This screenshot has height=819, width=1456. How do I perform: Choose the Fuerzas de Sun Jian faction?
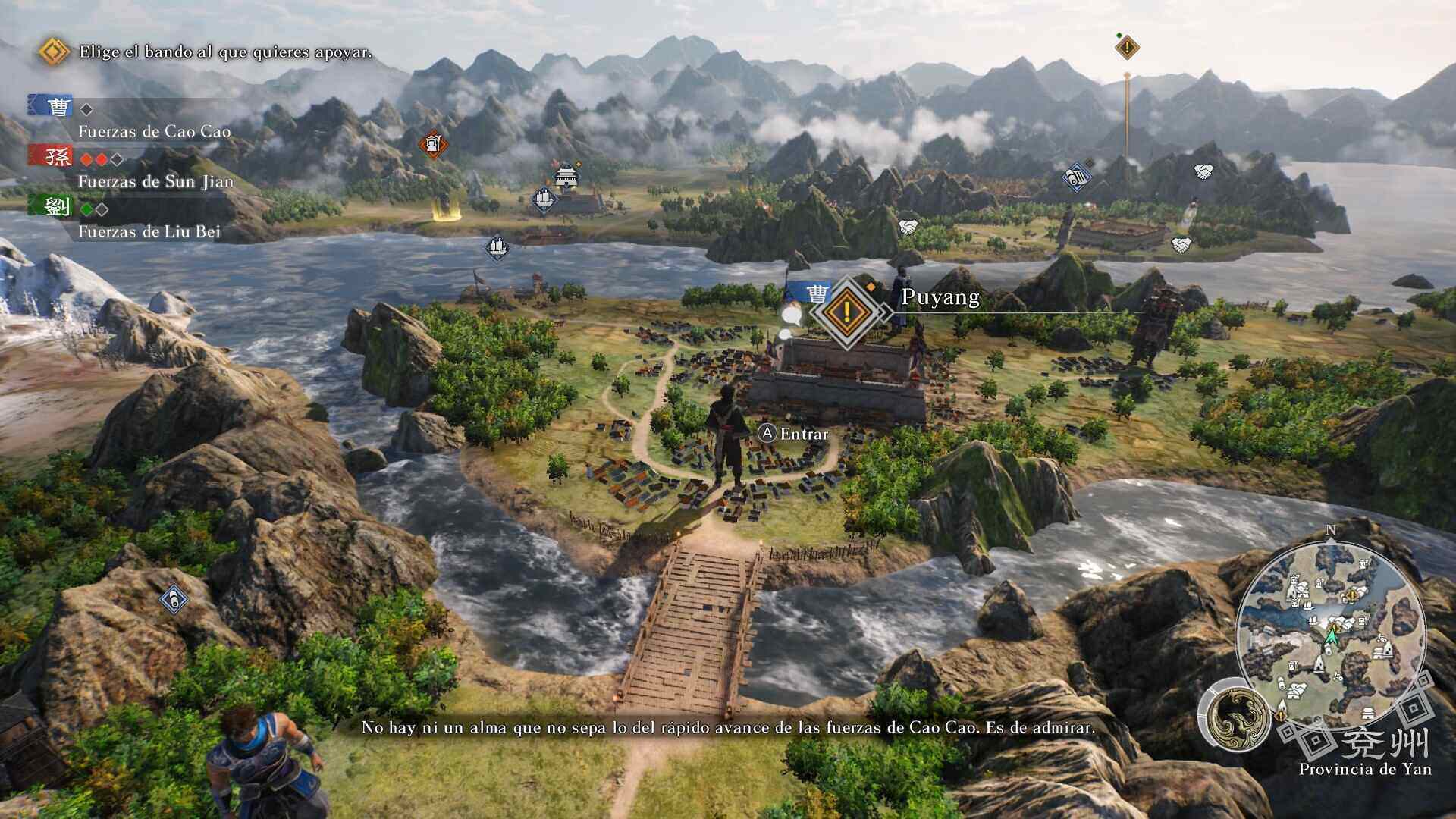pos(155,180)
